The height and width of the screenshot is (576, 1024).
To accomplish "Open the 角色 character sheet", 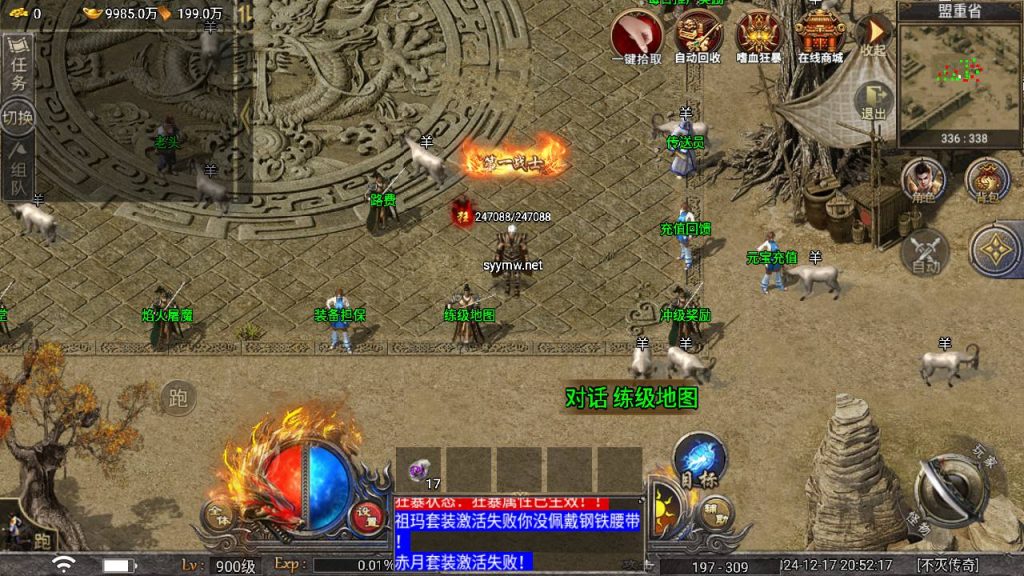I will coord(924,180).
